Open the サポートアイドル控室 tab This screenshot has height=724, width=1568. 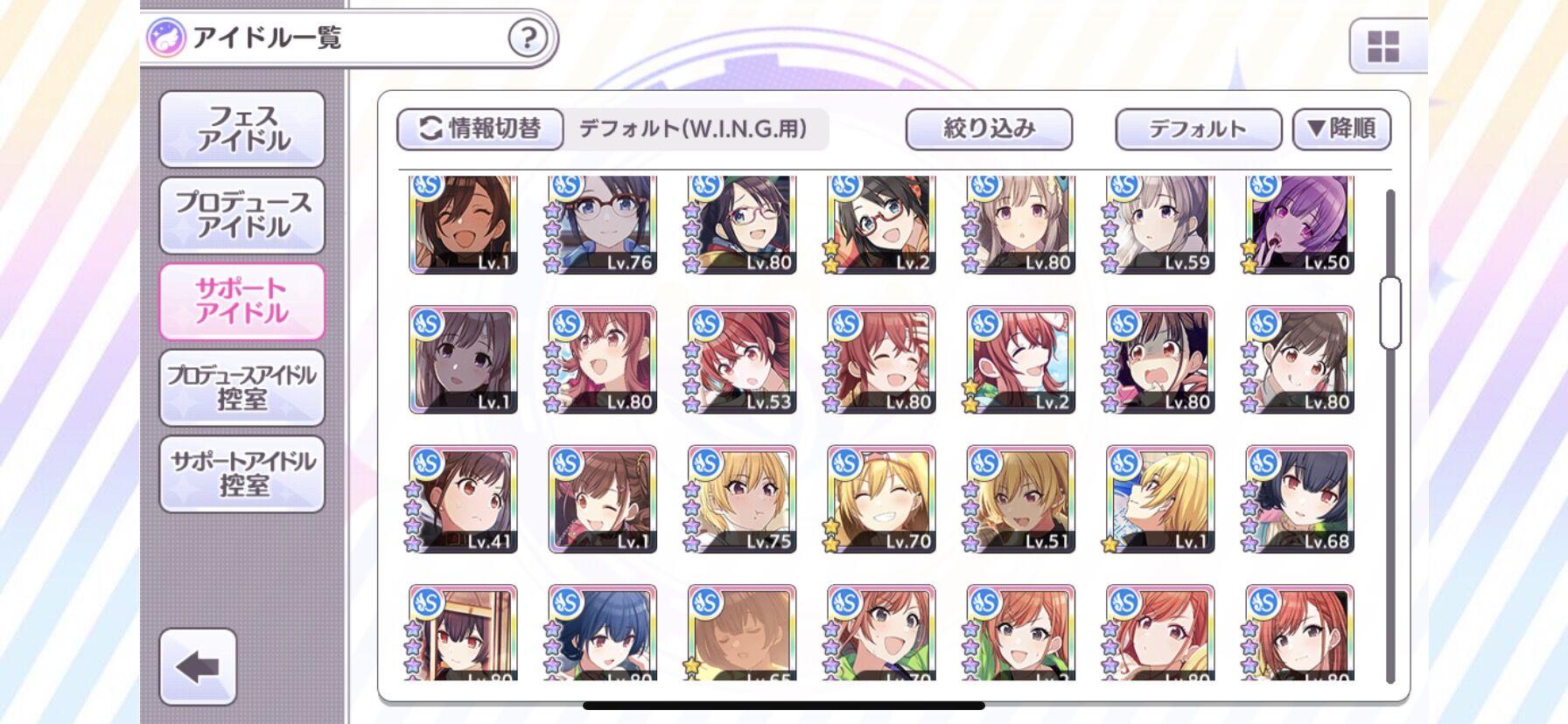(242, 473)
